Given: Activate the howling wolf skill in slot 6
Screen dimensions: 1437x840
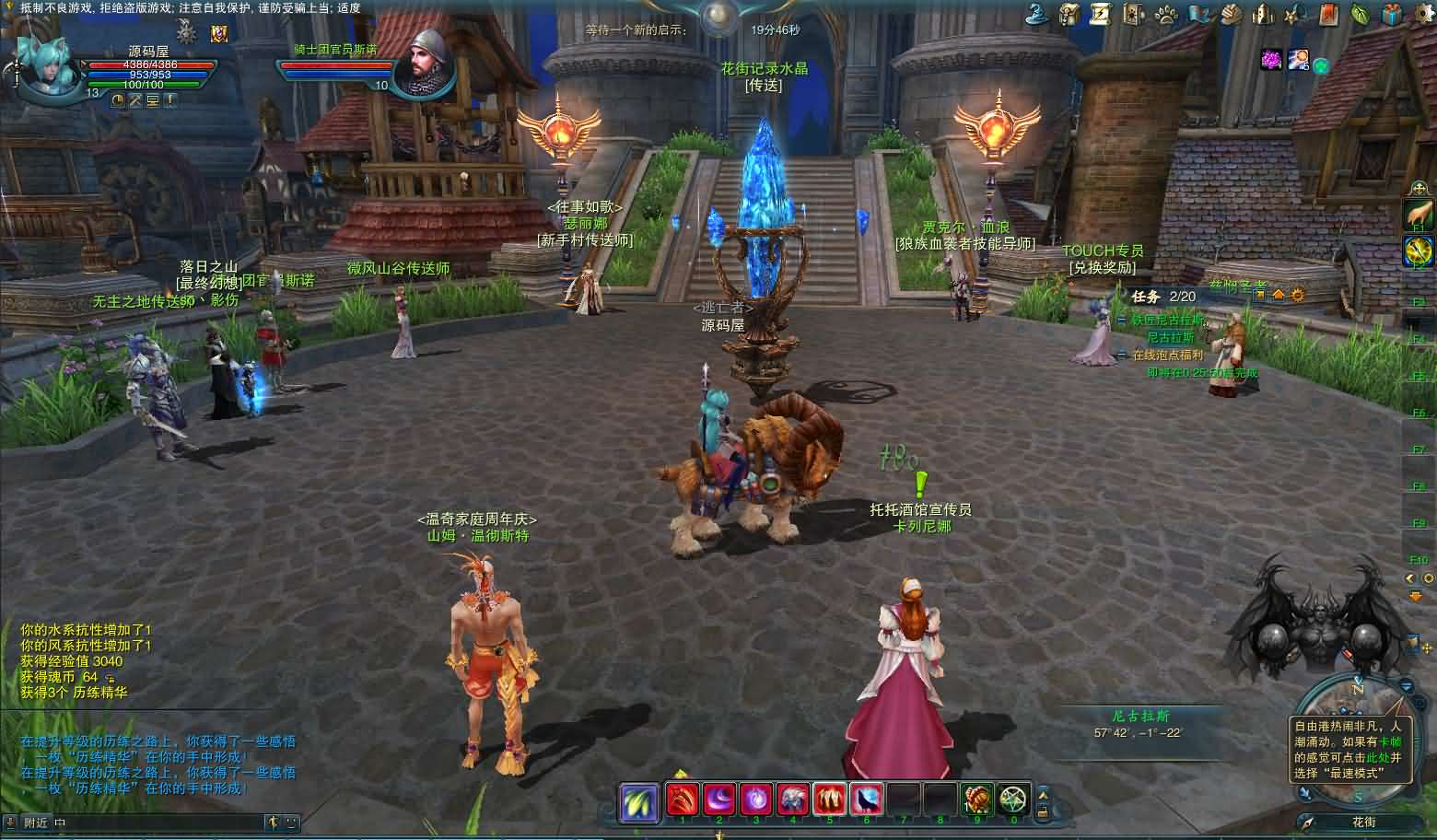Looking at the screenshot, I should (x=866, y=799).
